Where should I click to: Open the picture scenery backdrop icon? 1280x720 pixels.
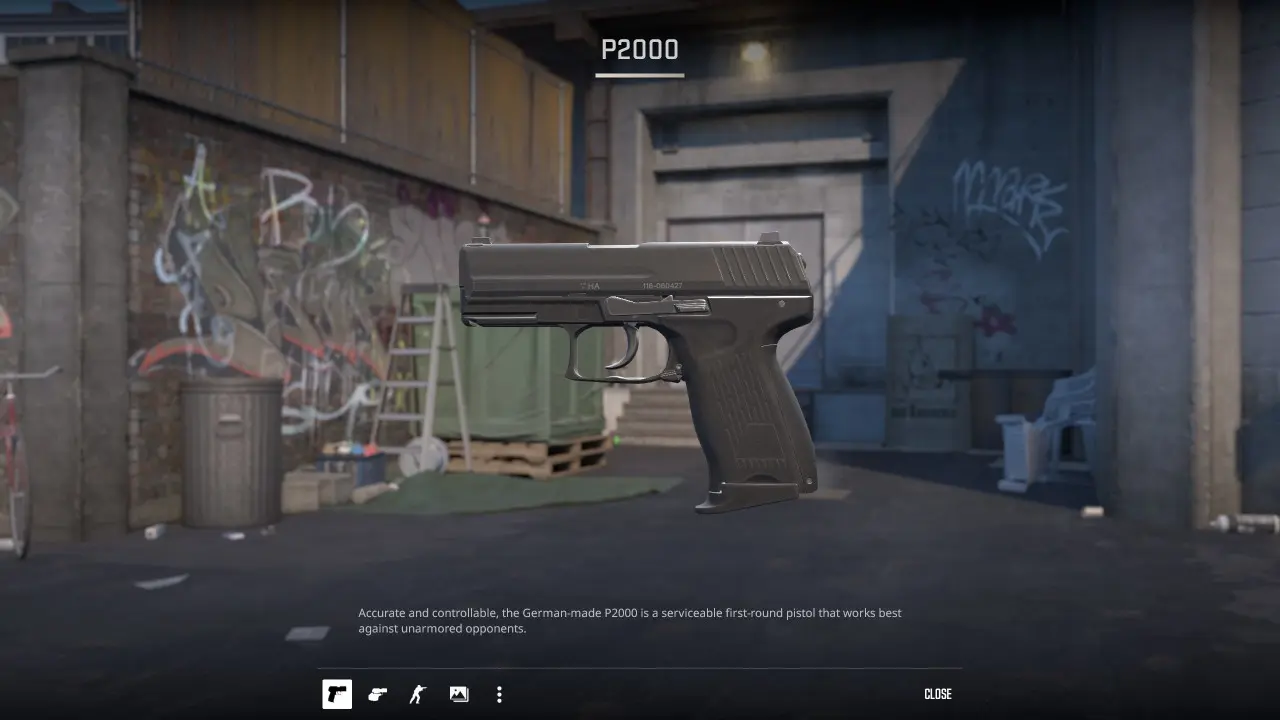tap(459, 694)
